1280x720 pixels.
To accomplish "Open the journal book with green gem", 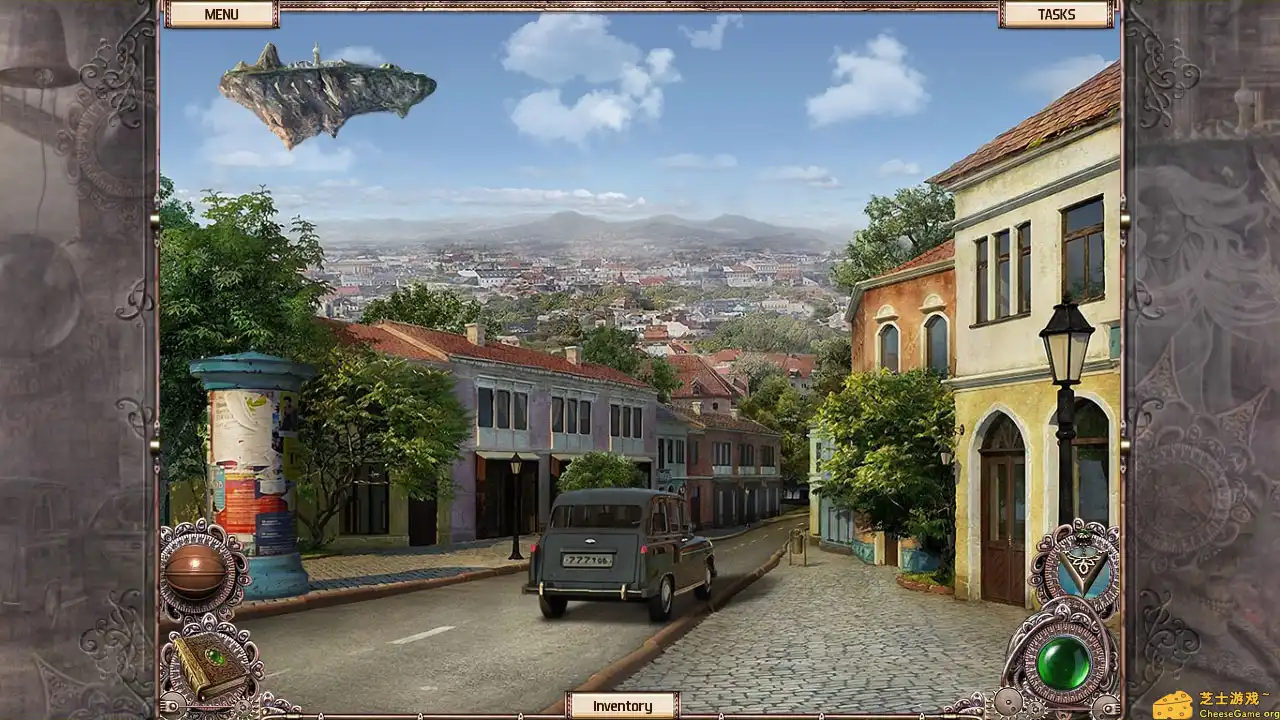I will click(211, 663).
